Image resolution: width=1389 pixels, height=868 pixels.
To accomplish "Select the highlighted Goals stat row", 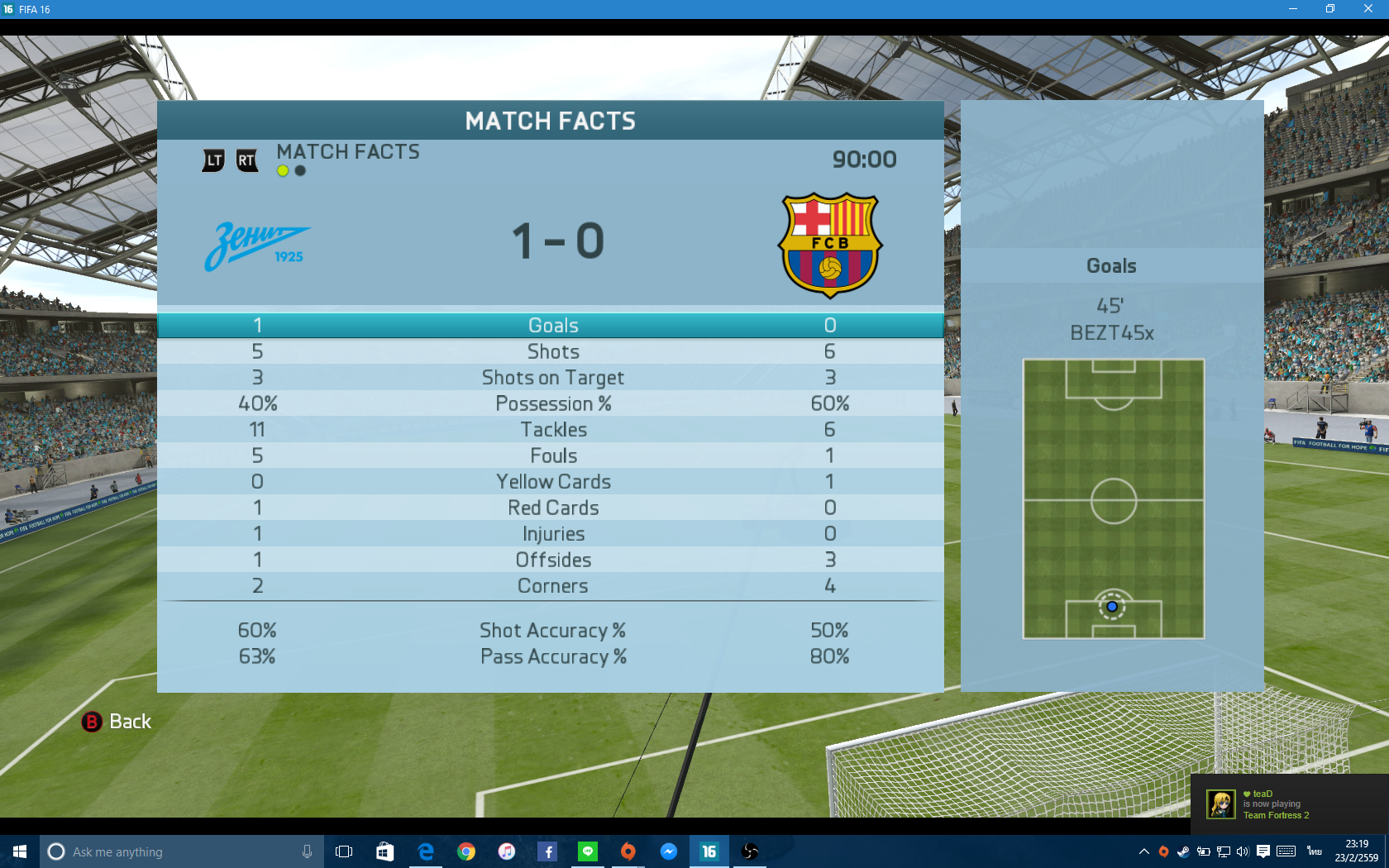I will tap(552, 326).
